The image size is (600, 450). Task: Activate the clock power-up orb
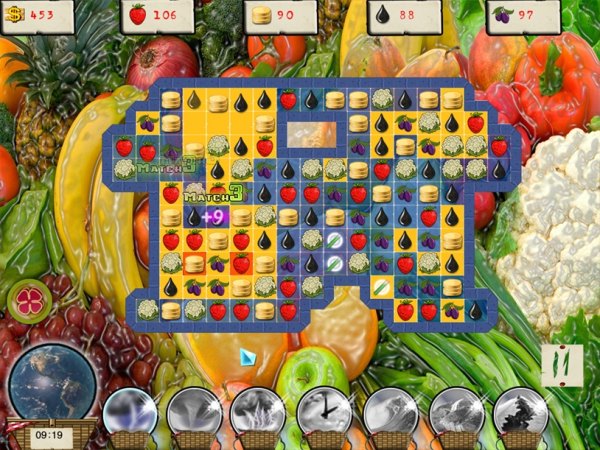click(x=323, y=411)
